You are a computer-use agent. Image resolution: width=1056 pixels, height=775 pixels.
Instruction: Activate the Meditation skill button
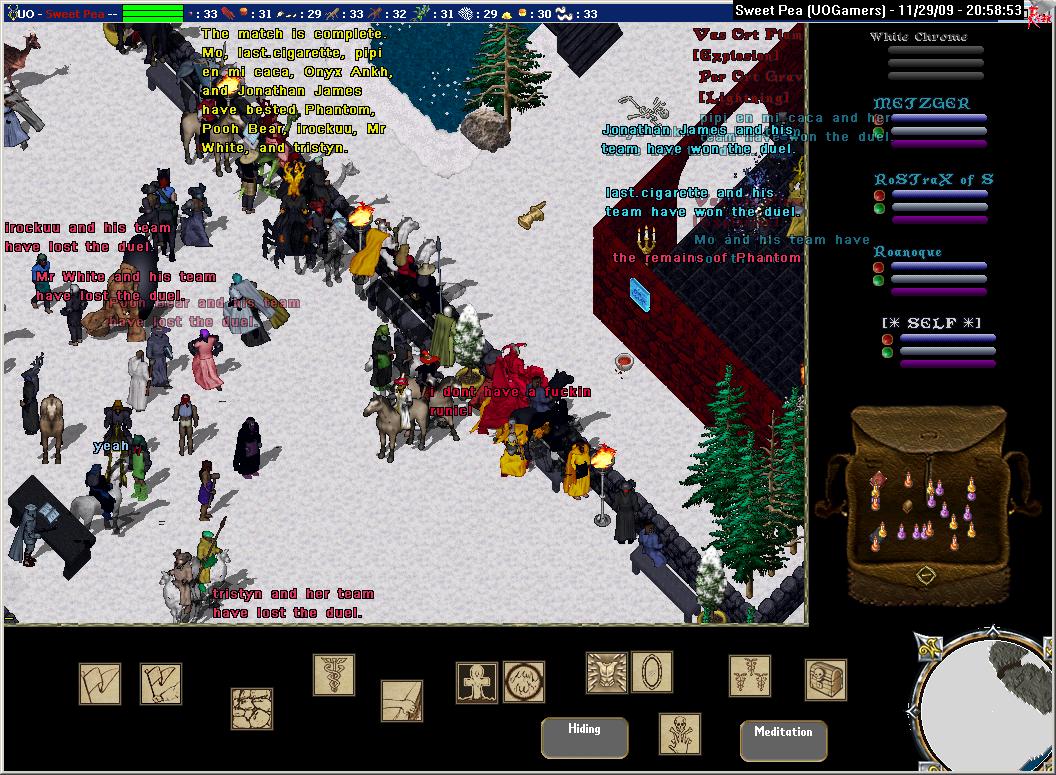pos(783,740)
